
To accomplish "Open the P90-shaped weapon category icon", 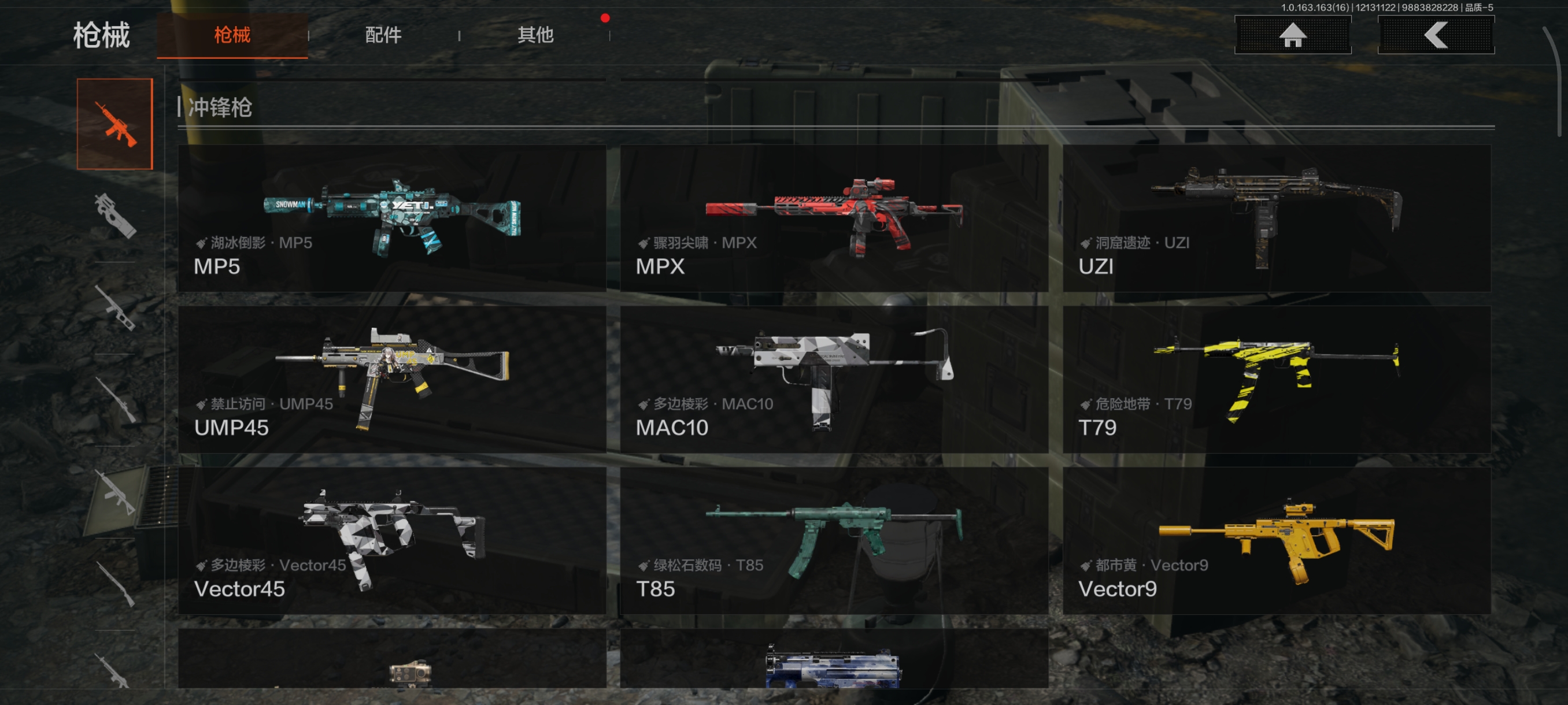I will [115, 216].
